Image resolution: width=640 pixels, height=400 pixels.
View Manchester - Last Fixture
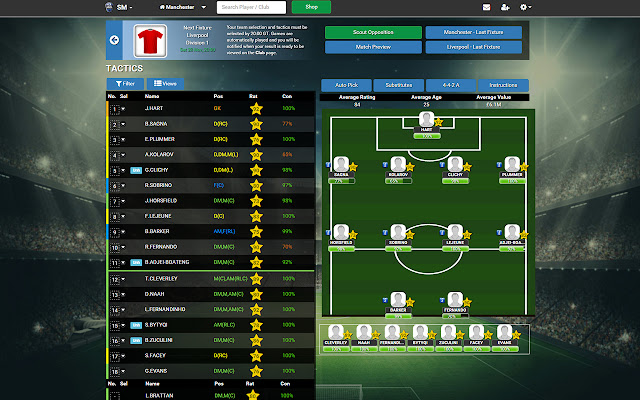point(473,33)
